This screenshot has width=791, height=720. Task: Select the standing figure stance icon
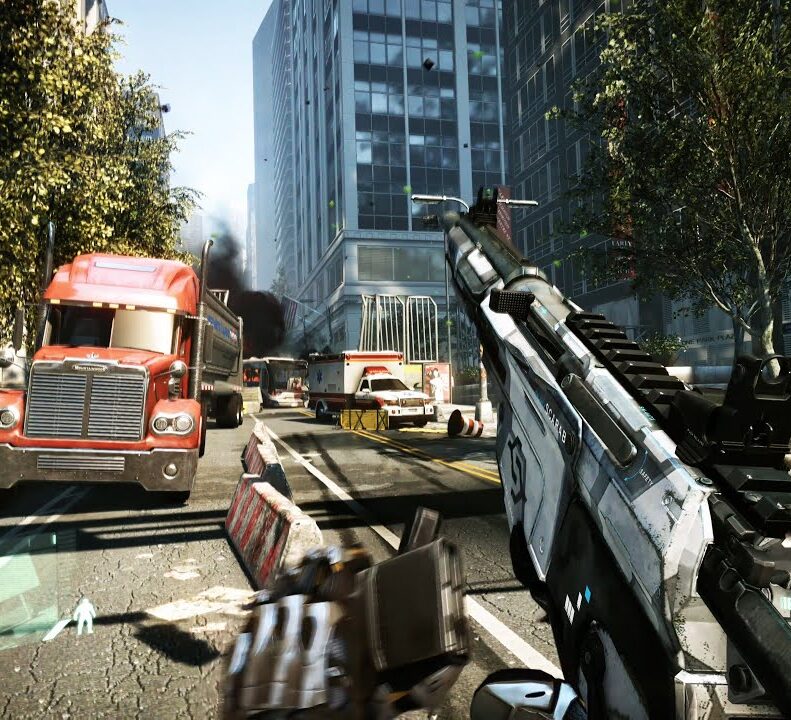86,615
